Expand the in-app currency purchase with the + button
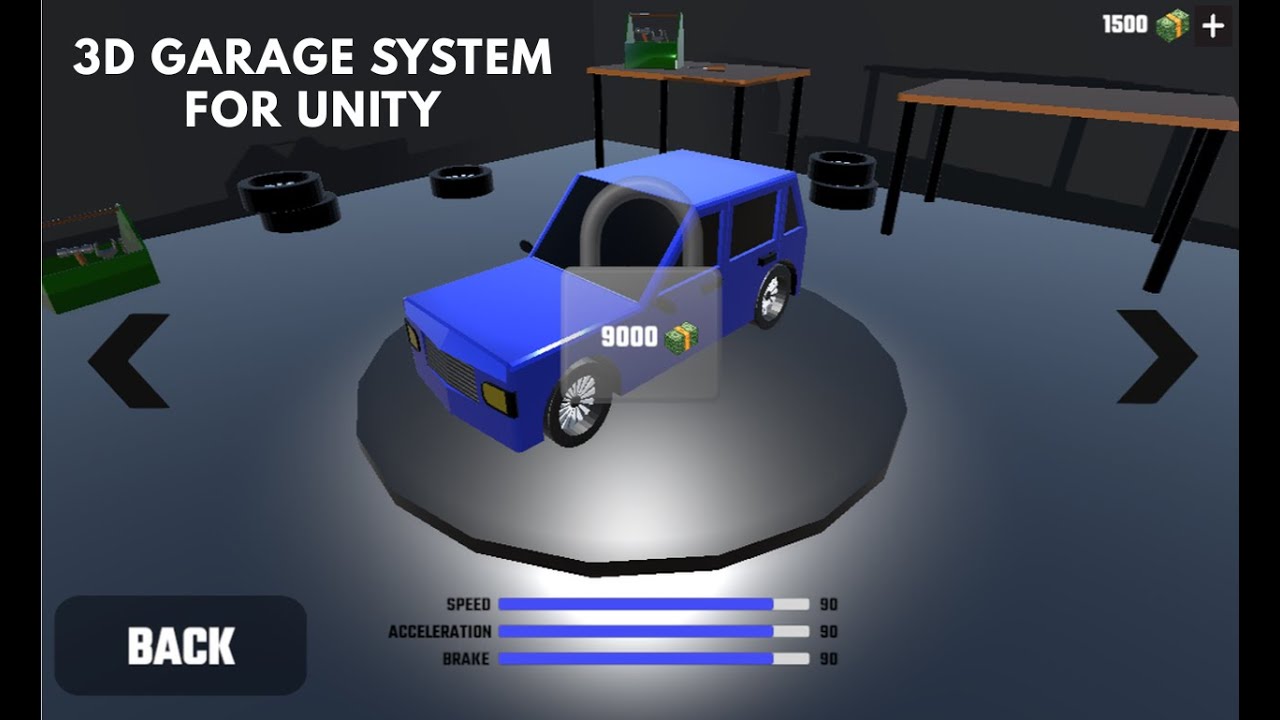The height and width of the screenshot is (720, 1280). coord(1215,24)
